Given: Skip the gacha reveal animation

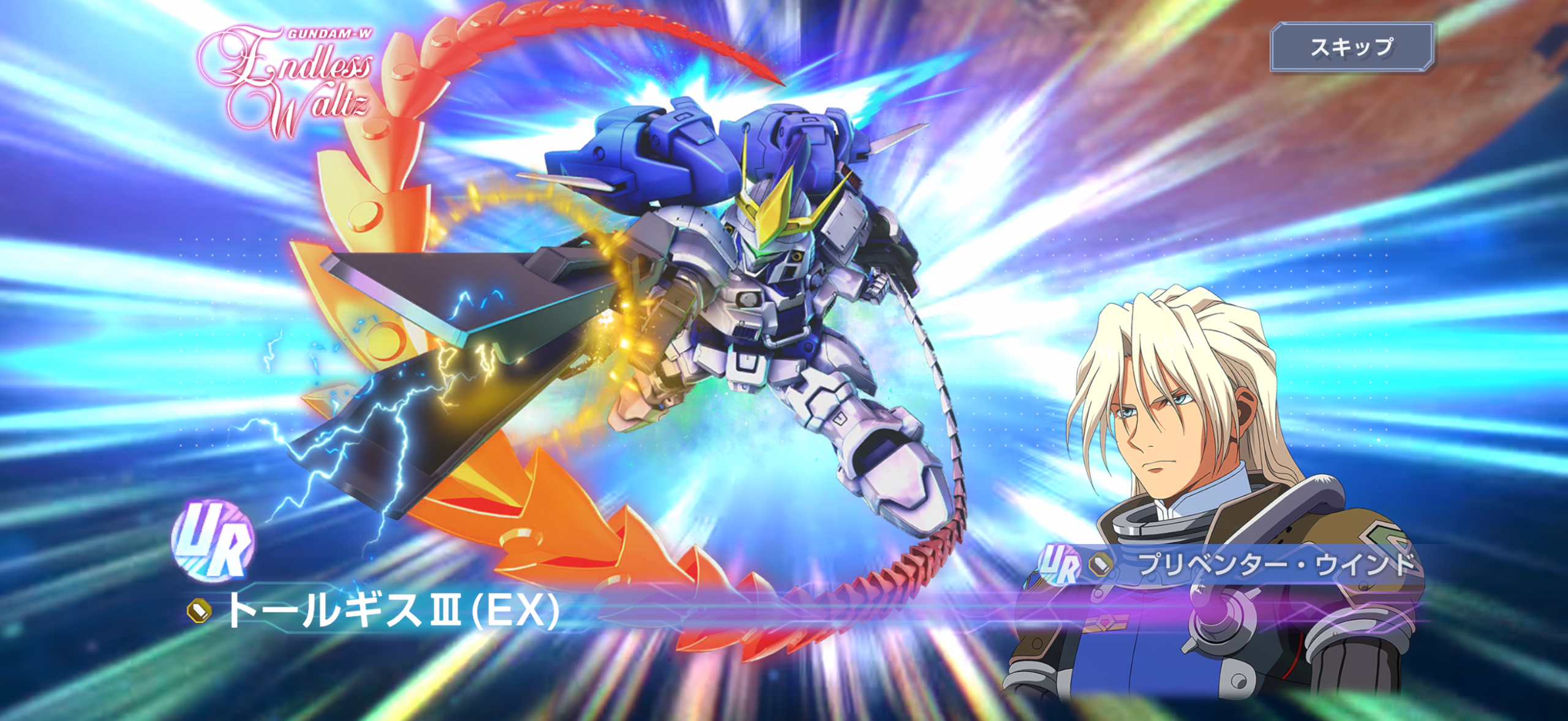Looking at the screenshot, I should [1351, 47].
